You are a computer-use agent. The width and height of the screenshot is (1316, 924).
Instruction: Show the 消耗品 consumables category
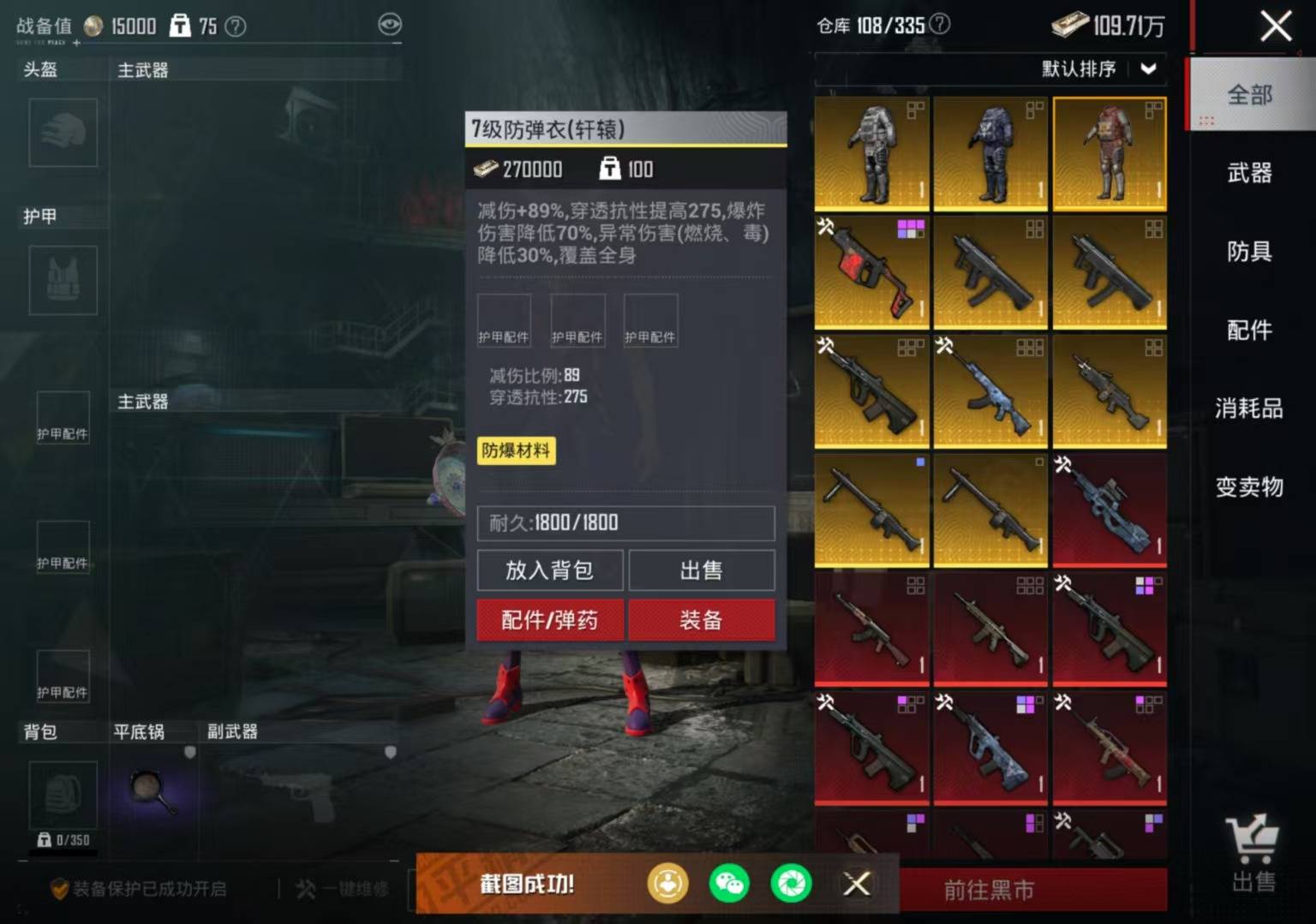[x=1249, y=408]
